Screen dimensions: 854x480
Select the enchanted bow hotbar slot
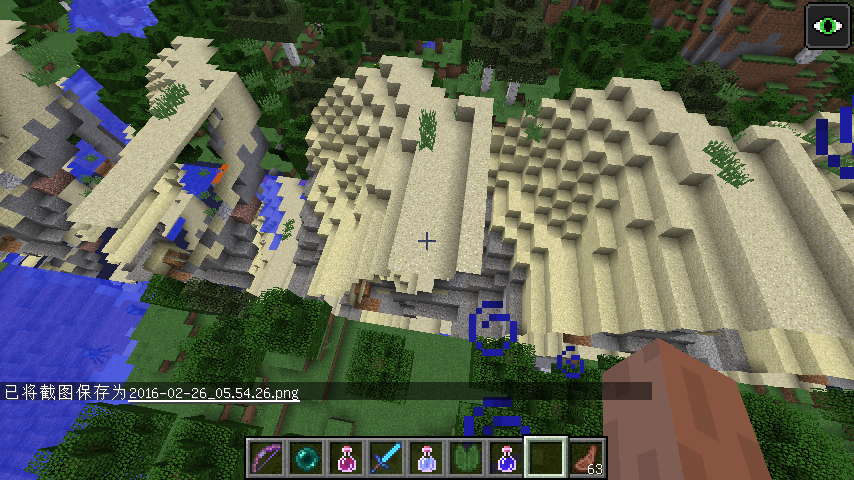tap(267, 458)
